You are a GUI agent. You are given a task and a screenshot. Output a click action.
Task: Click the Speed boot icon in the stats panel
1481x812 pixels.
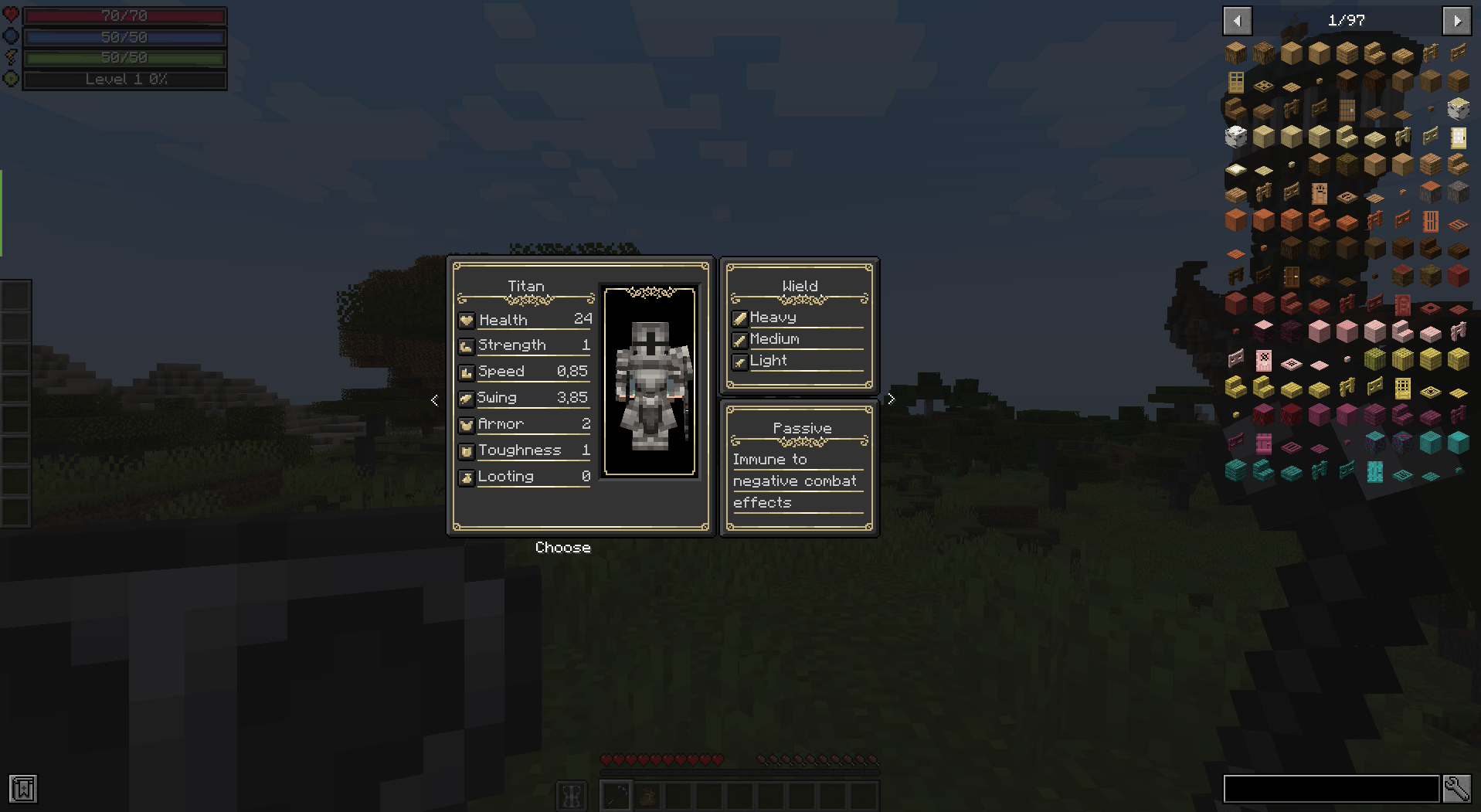click(x=466, y=372)
